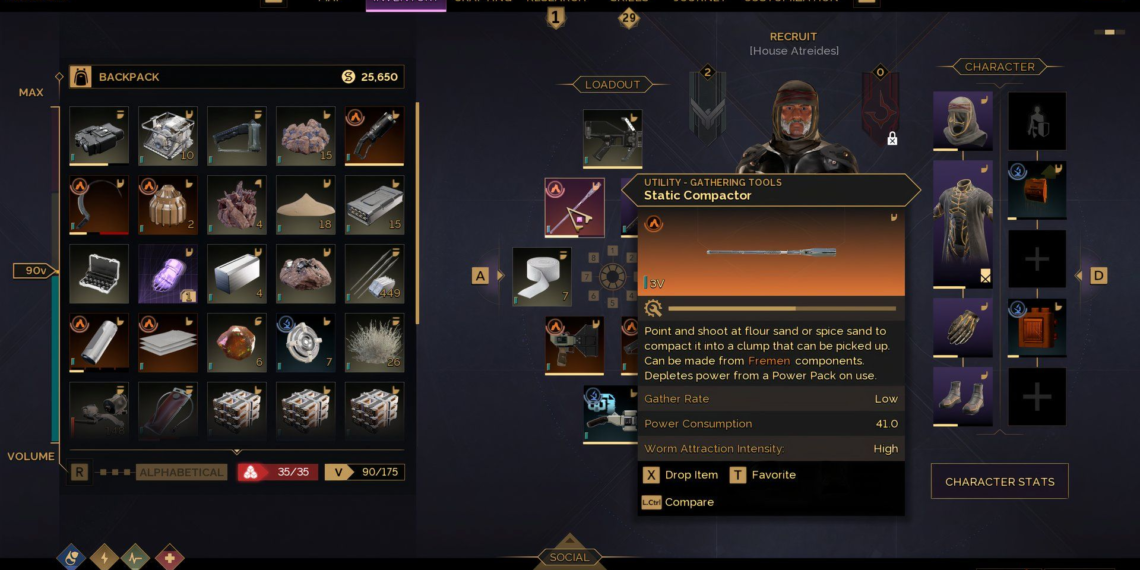Select the stacked gray sheets item
Image resolution: width=1140 pixels, height=570 pixels.
click(x=167, y=343)
